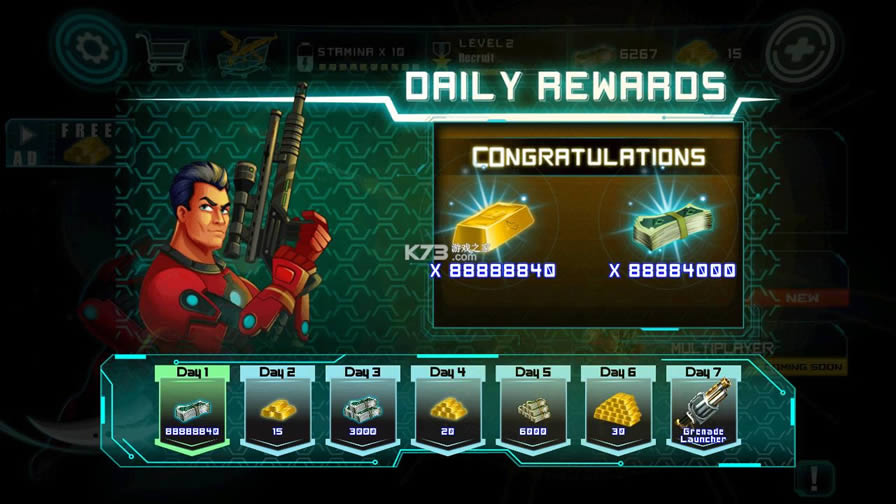Watch the free gold ad
The image size is (896, 504).
(60, 143)
